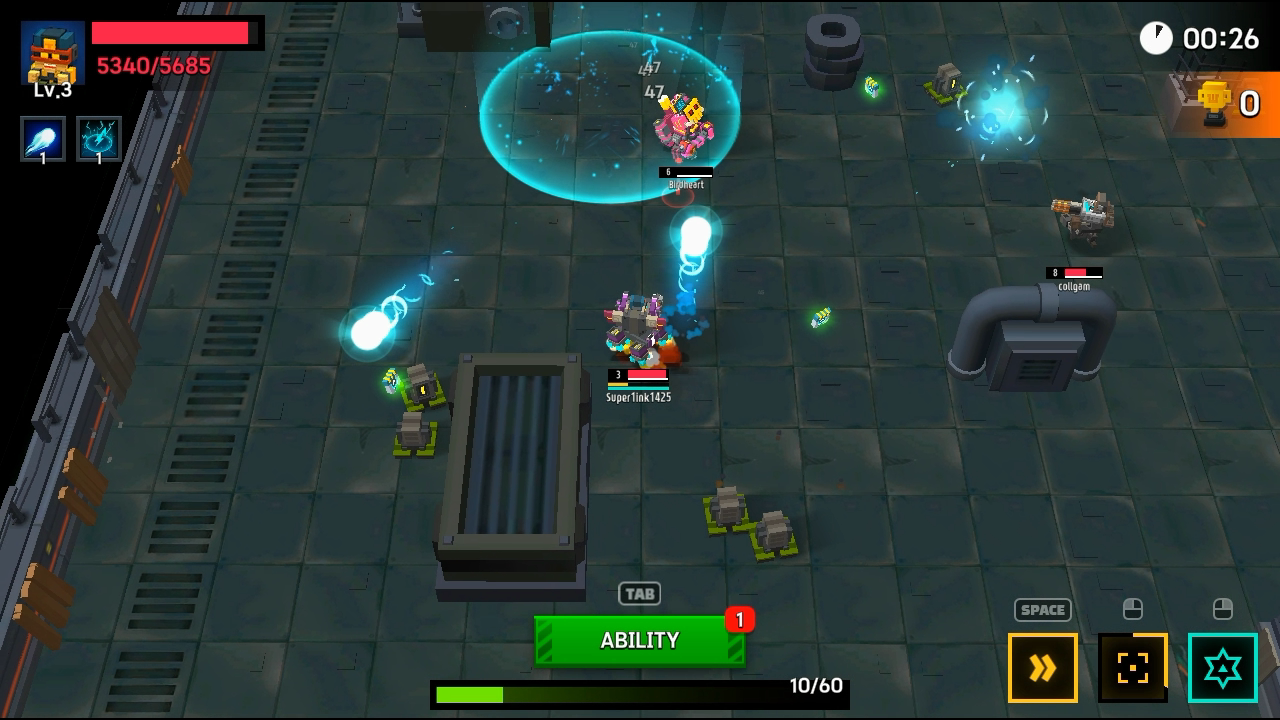Open the green ABILITY upgrade button

click(639, 641)
